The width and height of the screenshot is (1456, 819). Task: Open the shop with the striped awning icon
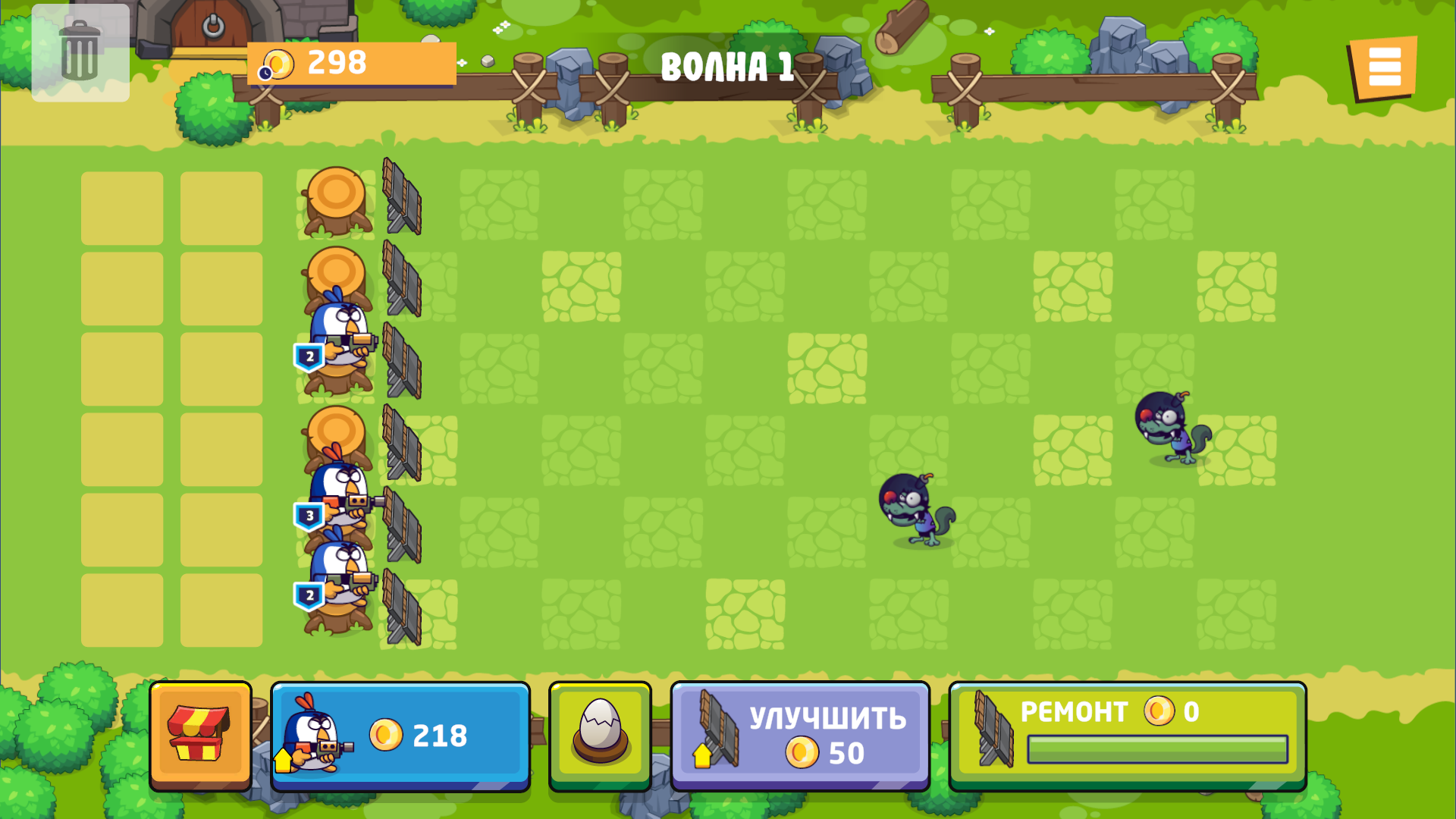coord(201,734)
